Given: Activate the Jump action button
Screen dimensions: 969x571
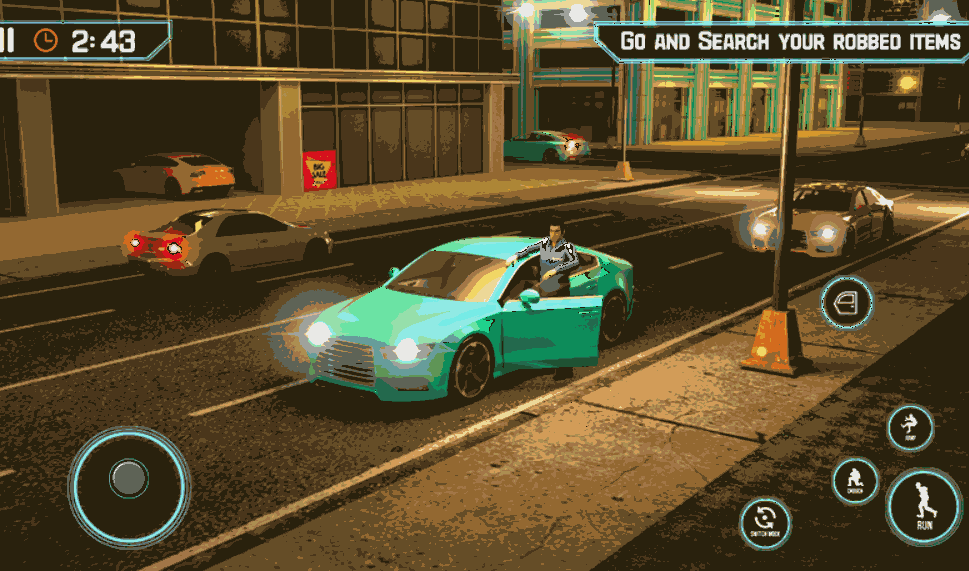Looking at the screenshot, I should (910, 427).
